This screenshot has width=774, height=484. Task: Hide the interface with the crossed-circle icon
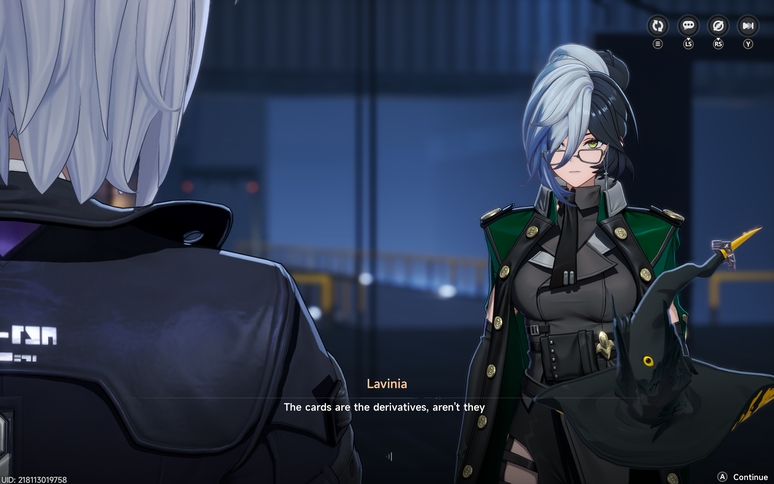[x=718, y=26]
